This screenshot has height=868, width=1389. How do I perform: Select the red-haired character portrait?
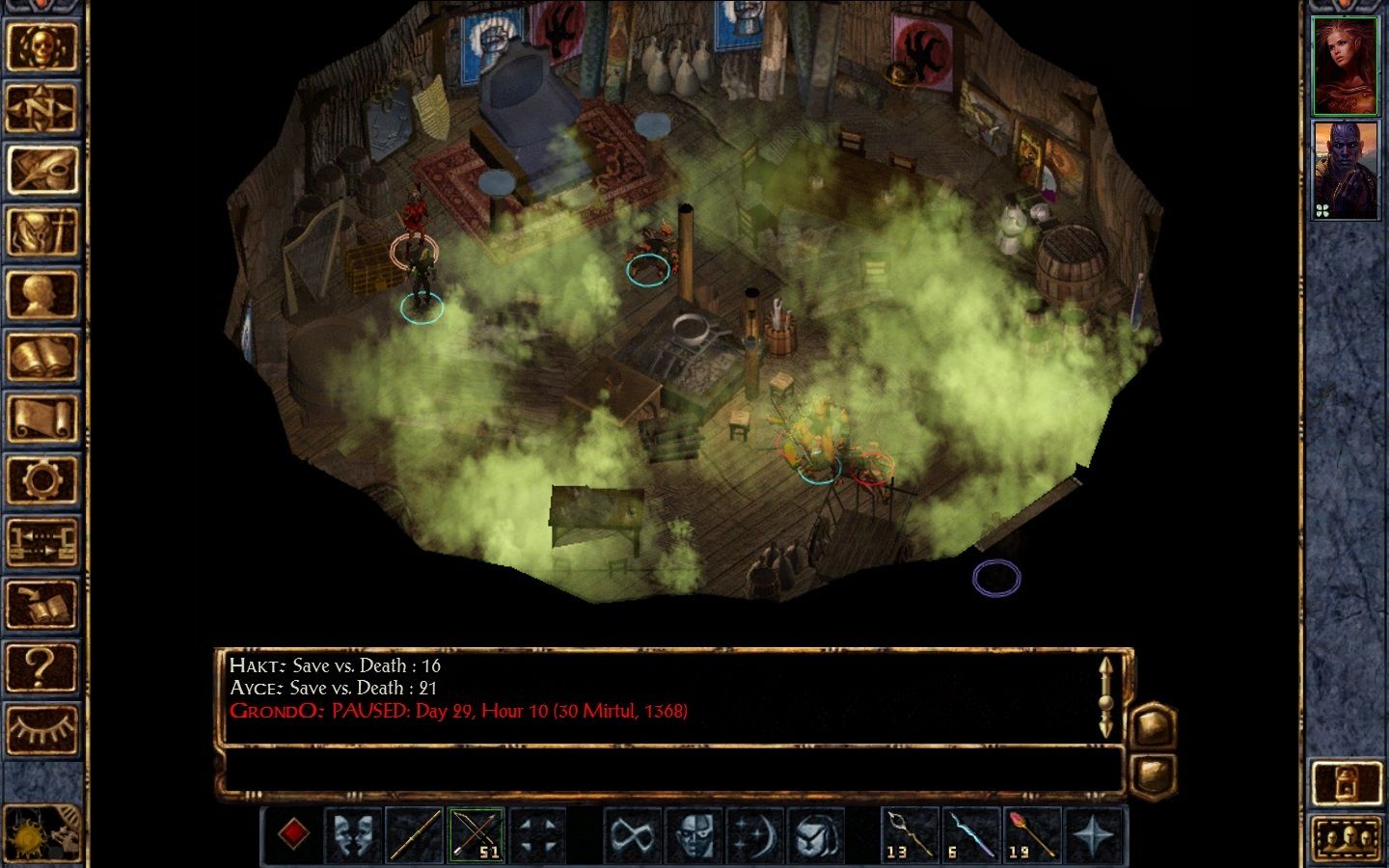(x=1345, y=66)
